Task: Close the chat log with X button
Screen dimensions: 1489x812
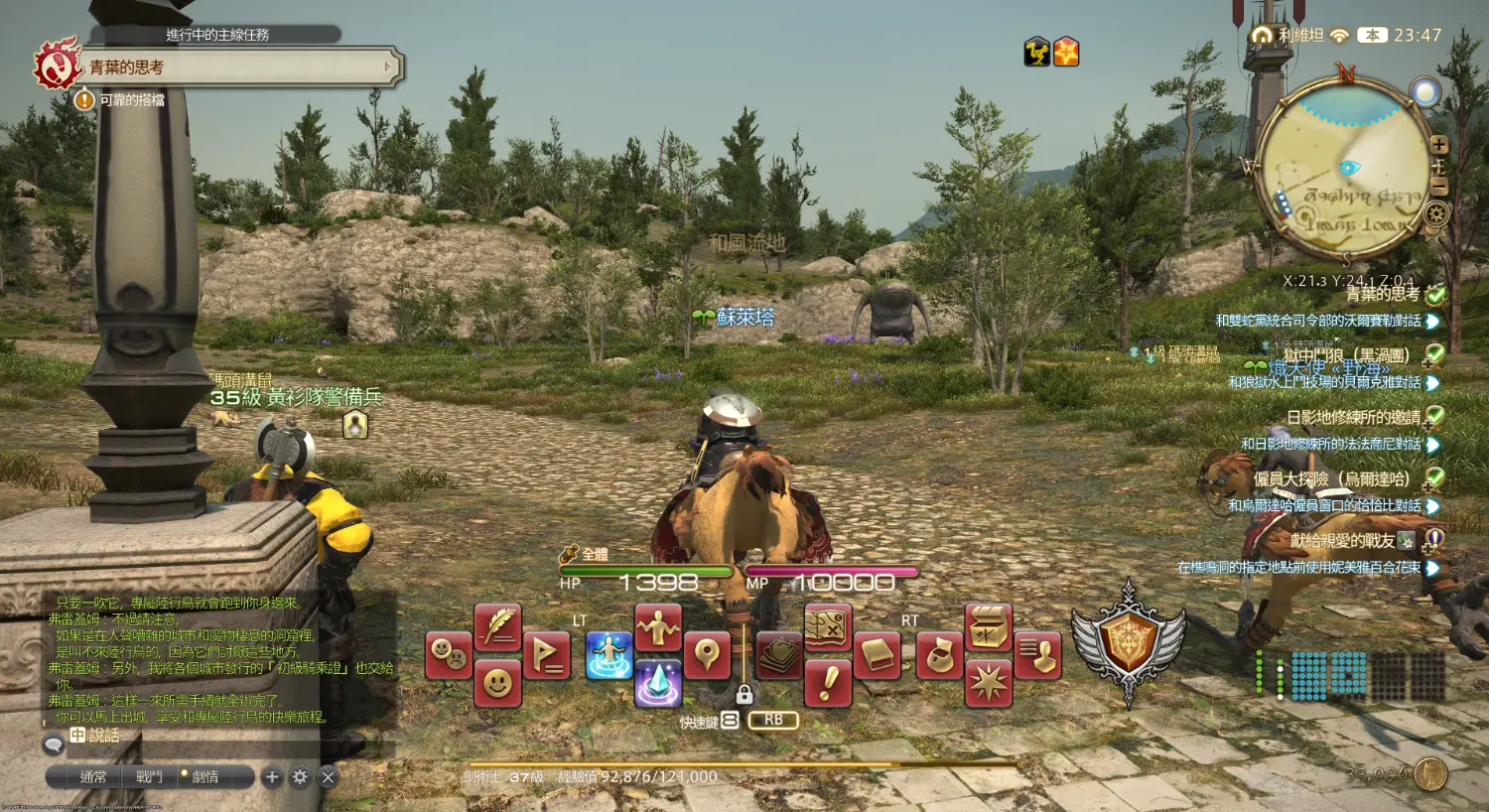Action: [328, 777]
